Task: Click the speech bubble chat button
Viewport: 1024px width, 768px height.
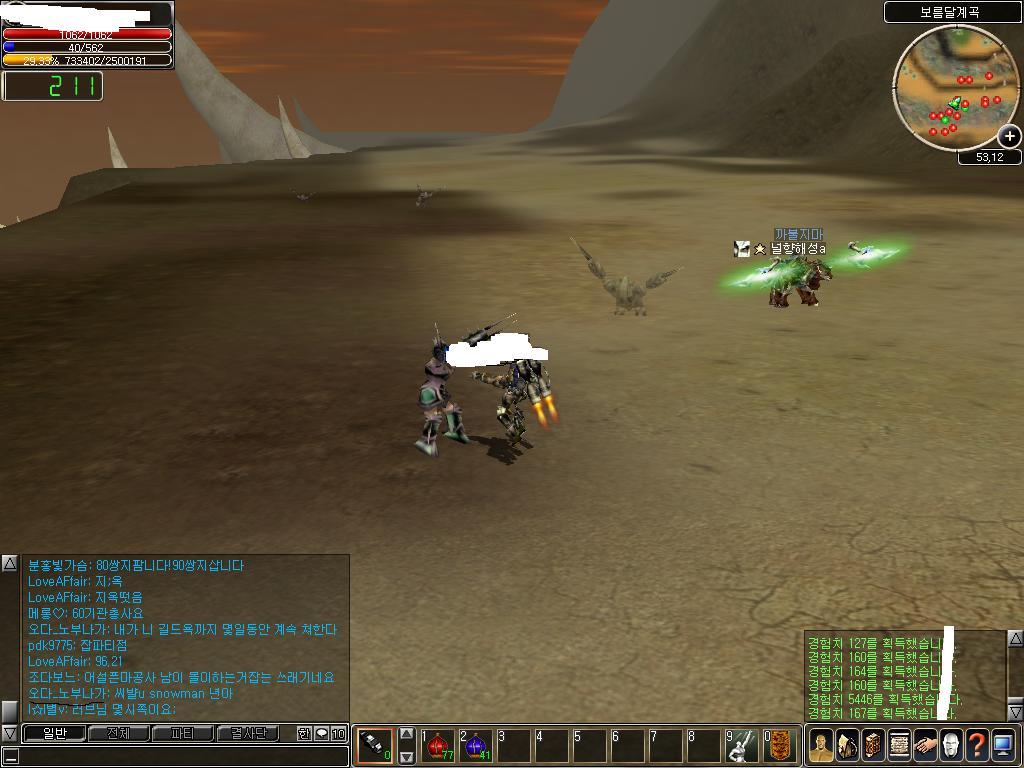Action: point(321,733)
